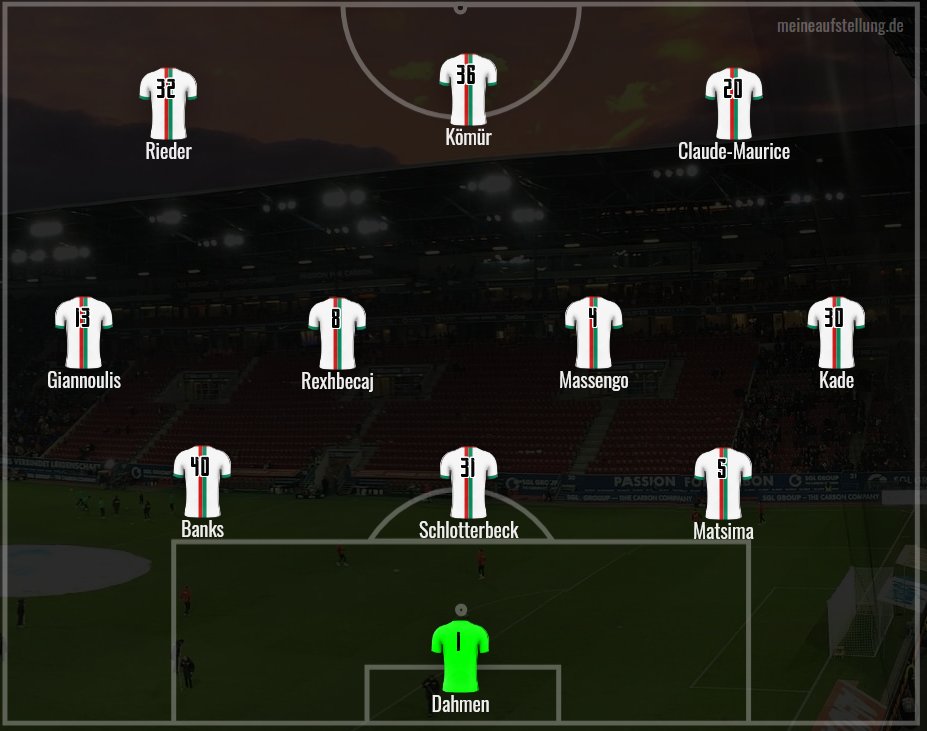Choose goalkeeper Dahmen's green jersey
This screenshot has width=927, height=731.
pos(460,655)
